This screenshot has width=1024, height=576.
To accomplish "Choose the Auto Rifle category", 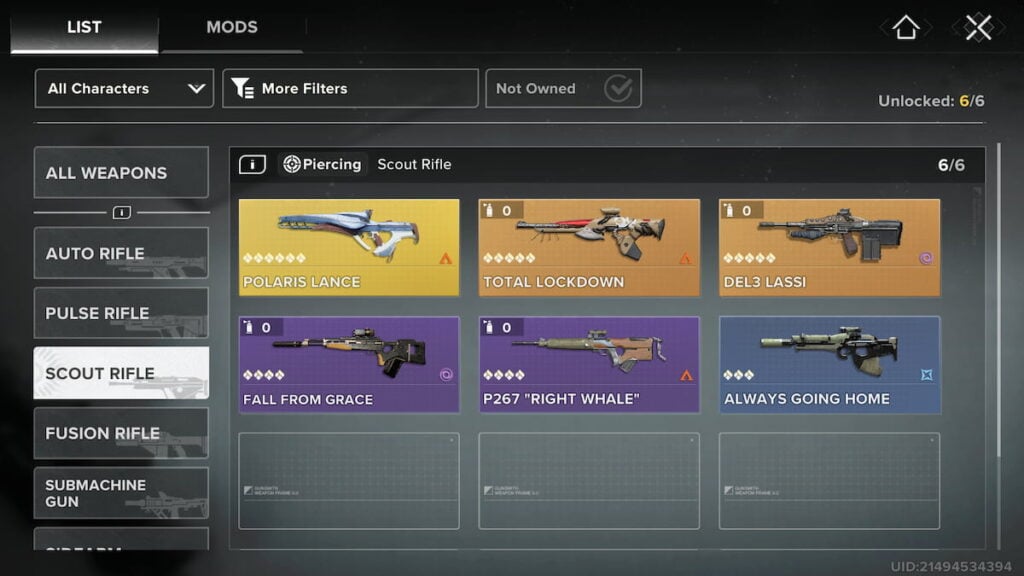I will [x=121, y=253].
